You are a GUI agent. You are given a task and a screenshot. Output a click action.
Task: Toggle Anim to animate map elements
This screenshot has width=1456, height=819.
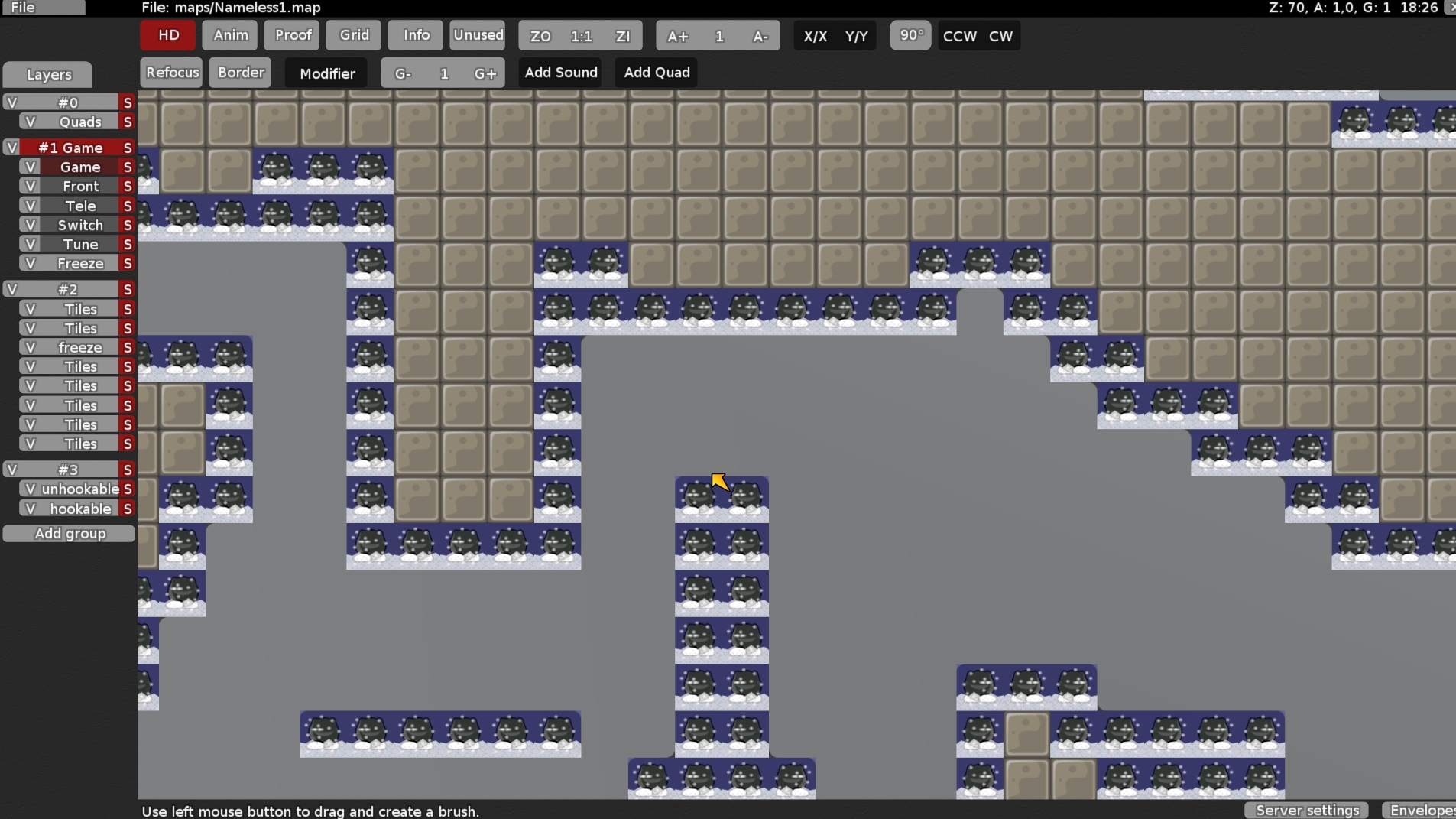pyautogui.click(x=229, y=35)
